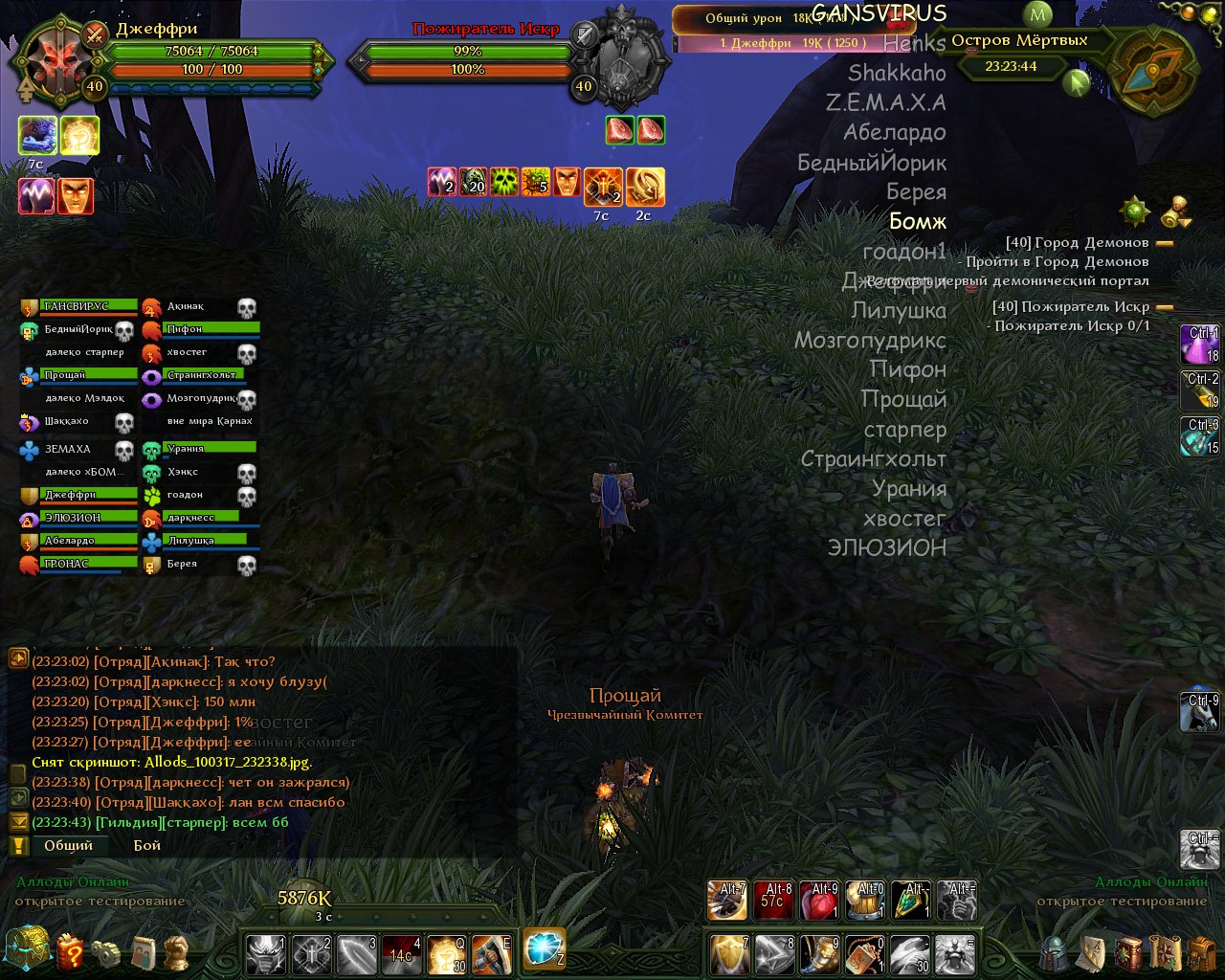1225x980 pixels.
Task: Use the golden shield ability in slot 7
Action: [729, 954]
